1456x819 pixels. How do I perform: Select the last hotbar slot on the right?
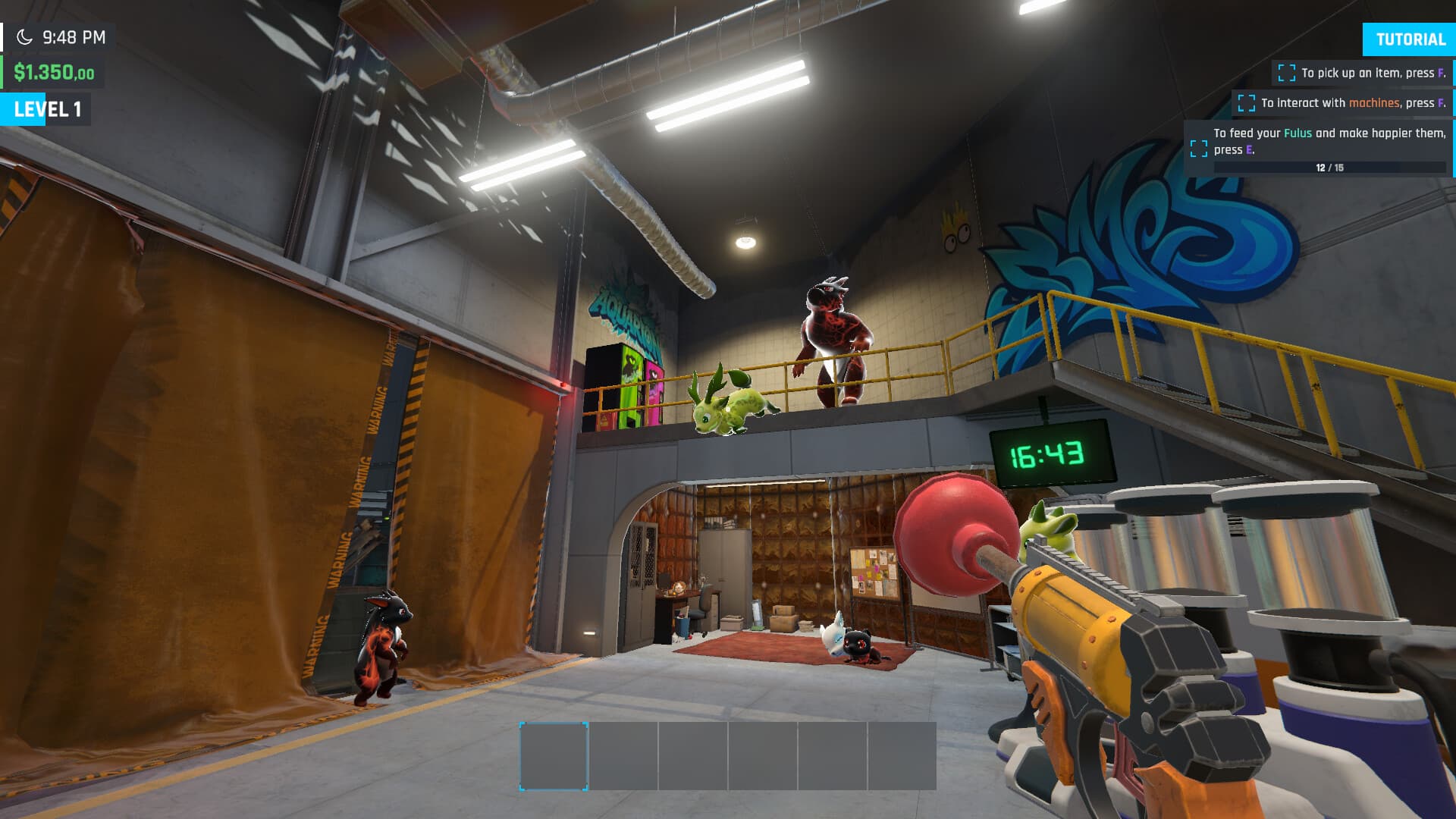(x=902, y=753)
